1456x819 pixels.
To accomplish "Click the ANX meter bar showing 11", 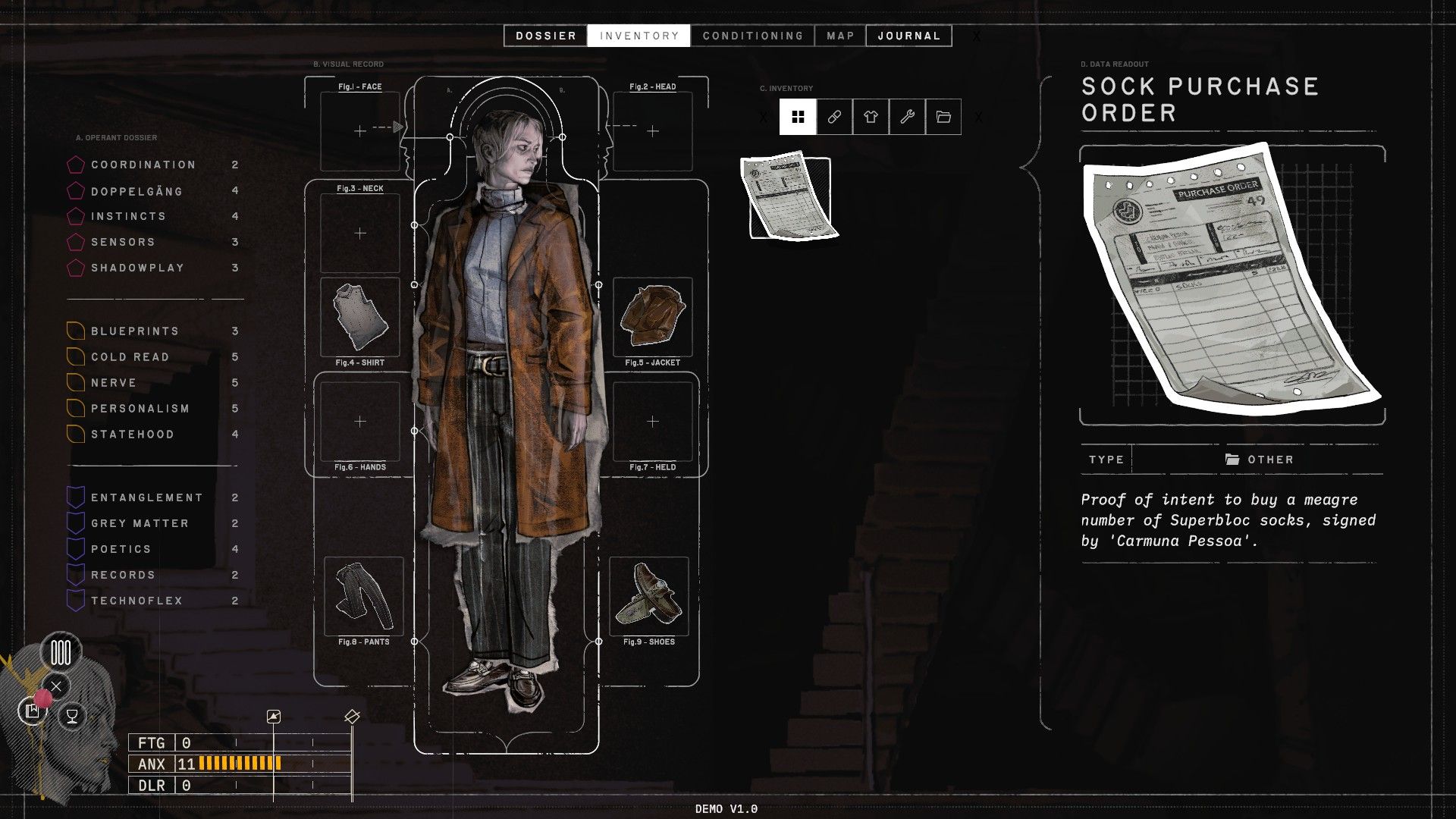I will click(x=239, y=764).
